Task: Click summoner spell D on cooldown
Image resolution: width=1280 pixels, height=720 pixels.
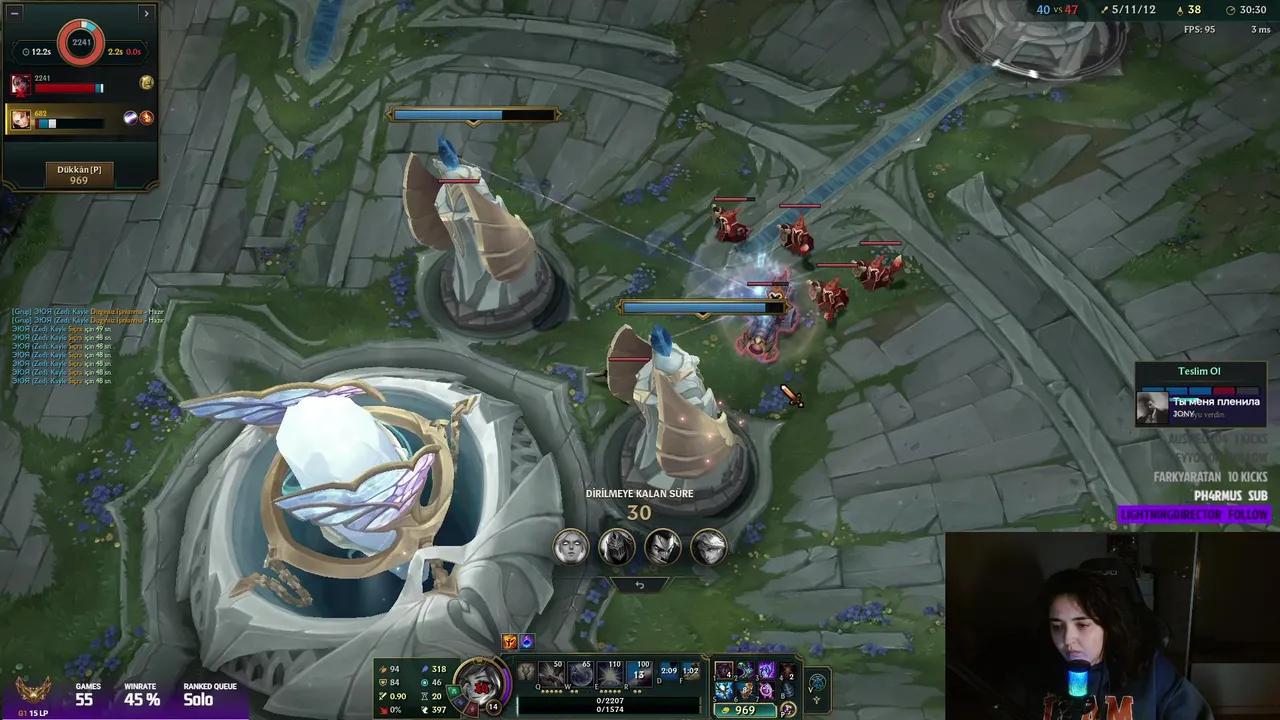Action: (667, 672)
